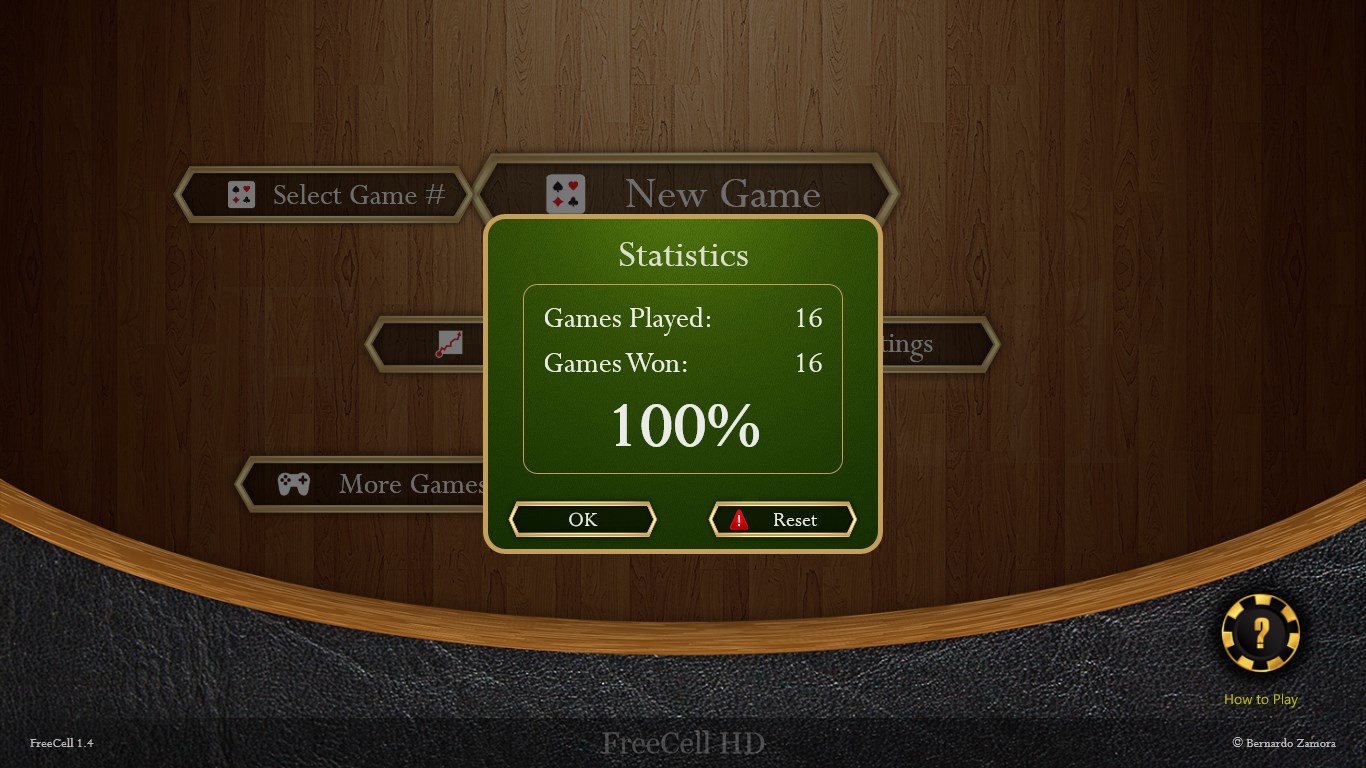Start a New Game
Viewport: 1366px width, 768px height.
722,195
